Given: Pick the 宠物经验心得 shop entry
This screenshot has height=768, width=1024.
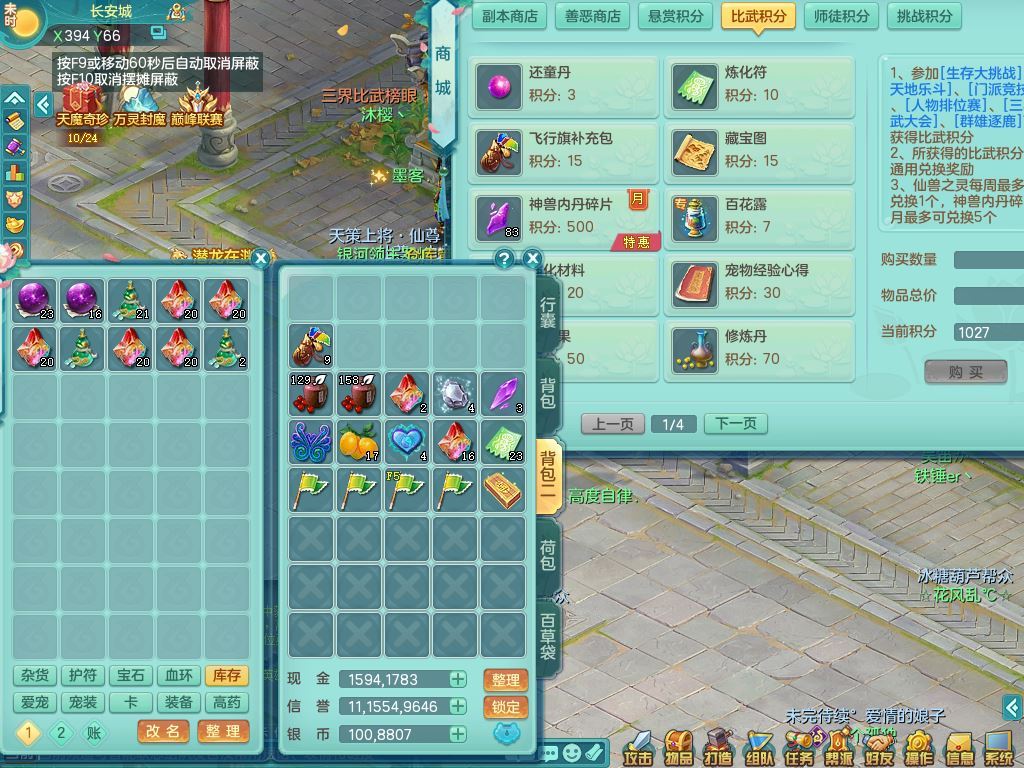Looking at the screenshot, I should click(x=760, y=283).
